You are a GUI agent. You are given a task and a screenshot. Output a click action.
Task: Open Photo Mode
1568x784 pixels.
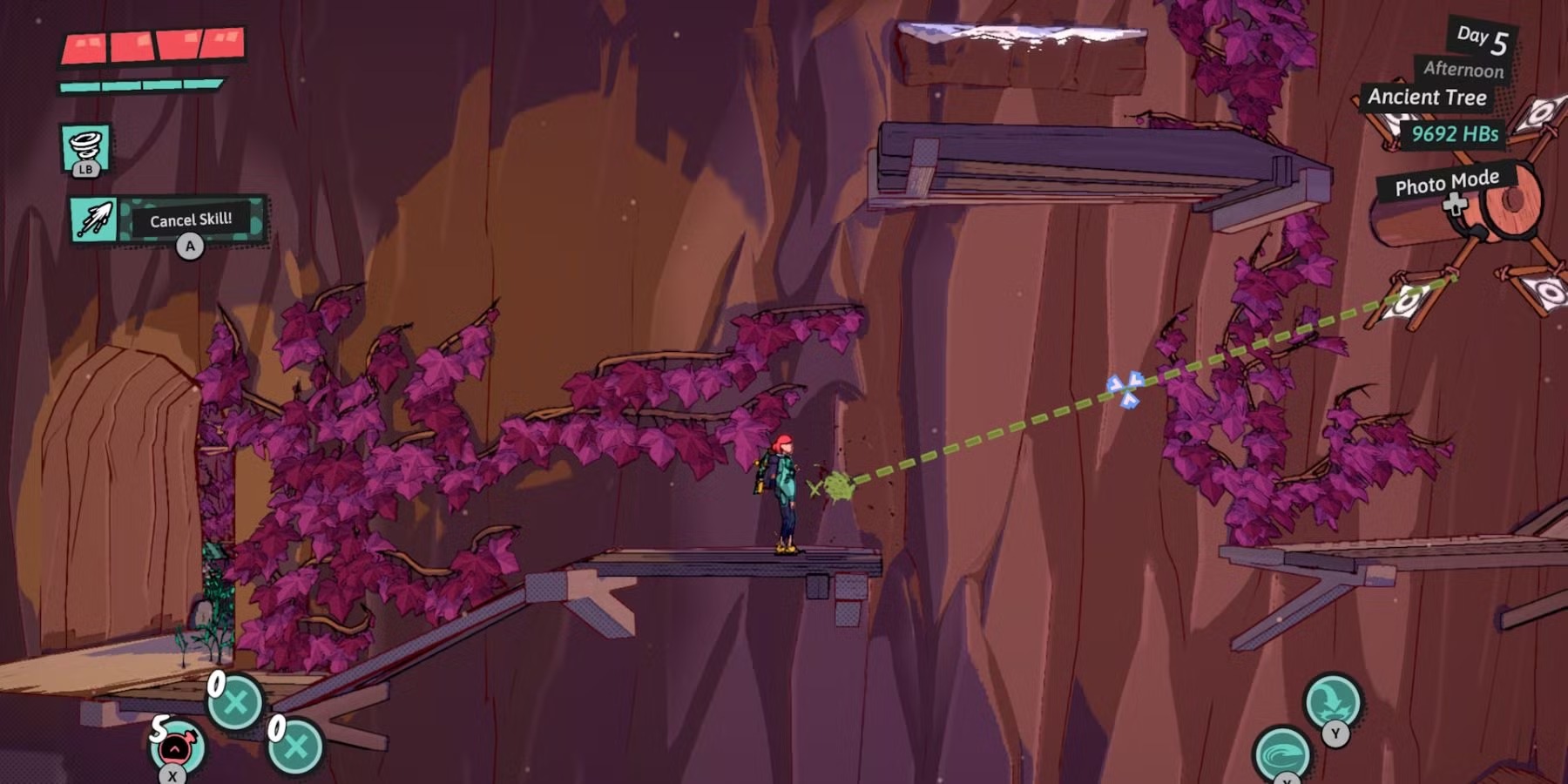tap(1446, 184)
